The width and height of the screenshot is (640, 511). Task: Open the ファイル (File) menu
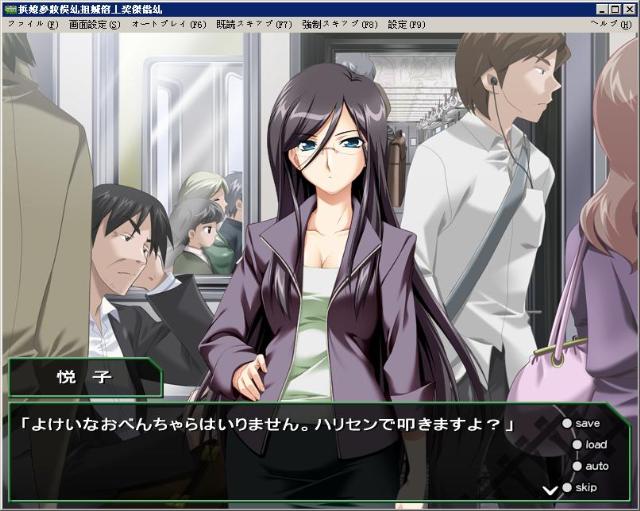pos(32,23)
